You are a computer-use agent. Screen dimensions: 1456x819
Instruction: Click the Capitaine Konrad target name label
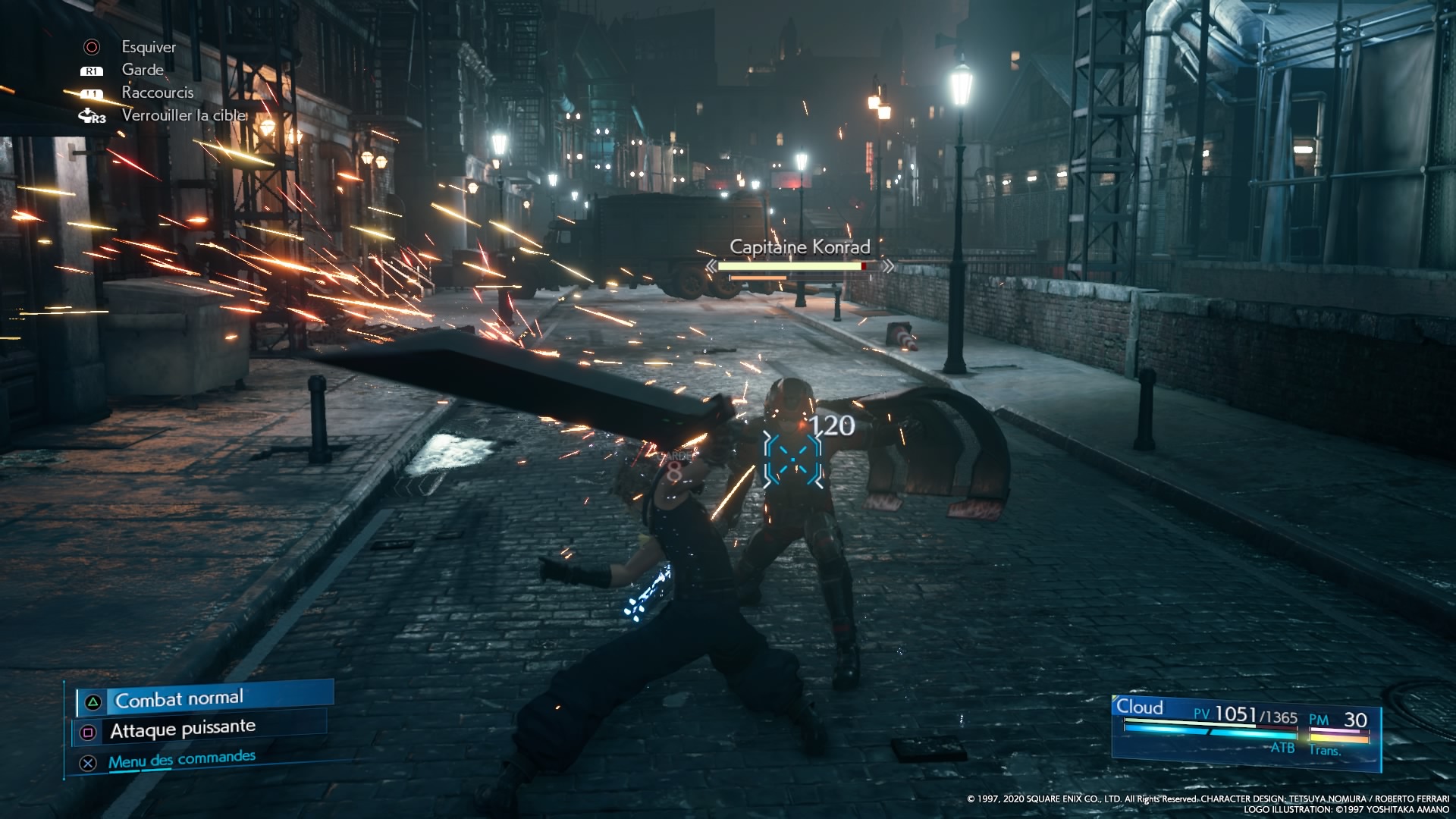coord(799,246)
